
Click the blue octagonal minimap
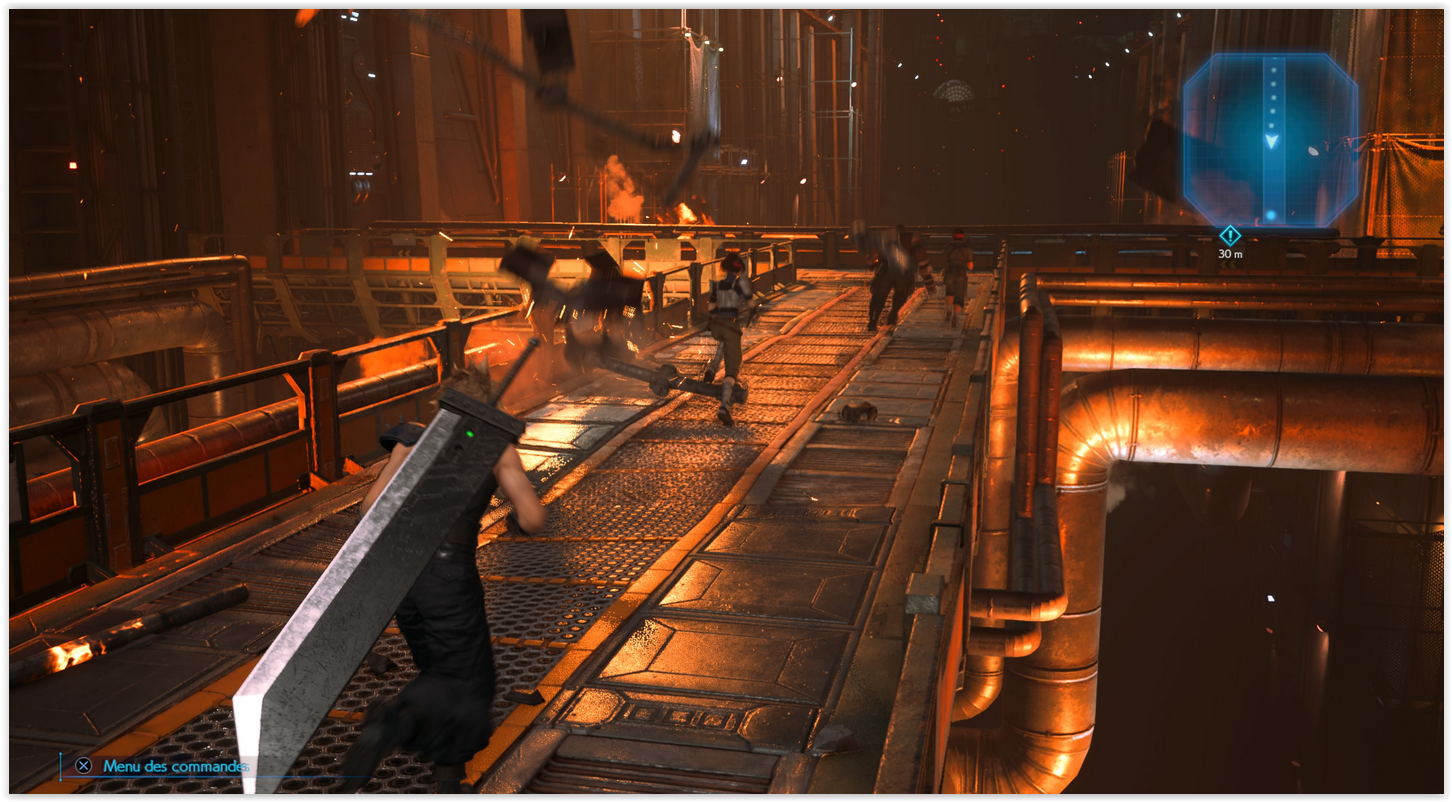[1270, 140]
